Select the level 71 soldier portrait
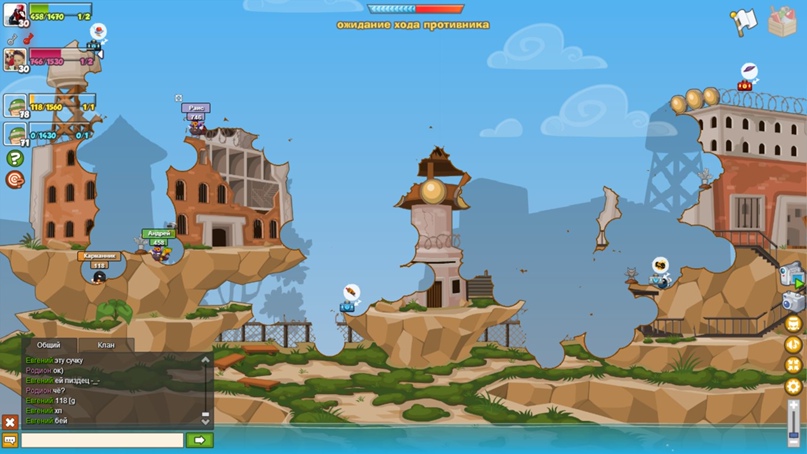Screen dimensions: 807x454 [15, 133]
